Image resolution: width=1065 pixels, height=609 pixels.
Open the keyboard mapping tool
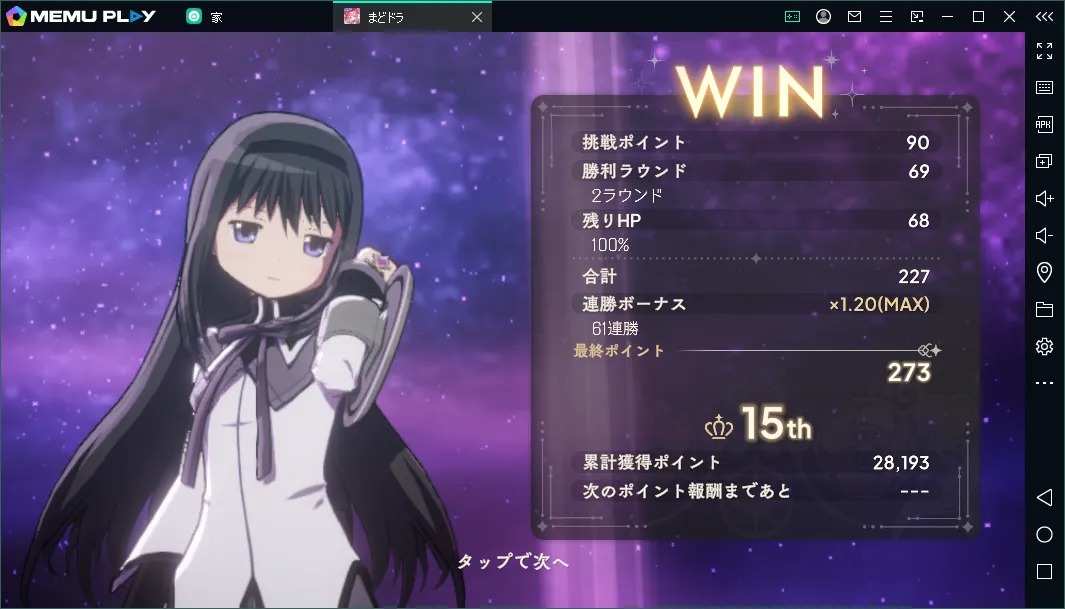coord(1044,88)
